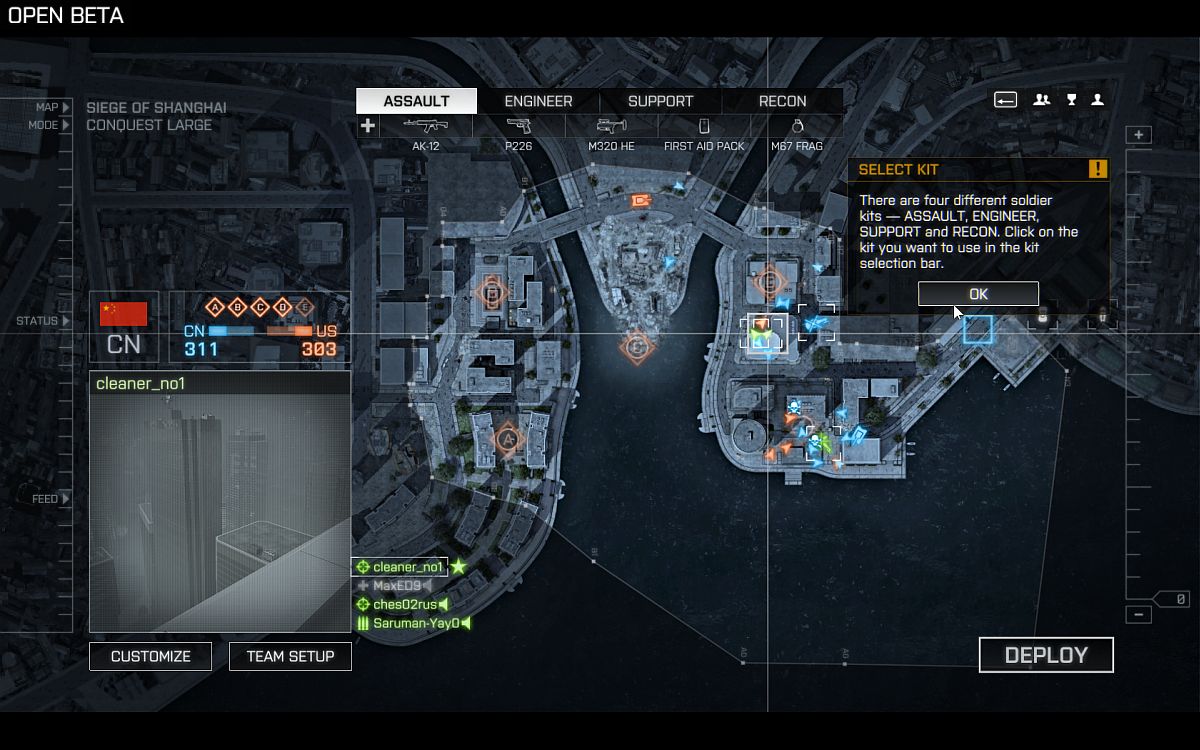Viewport: 1200px width, 750px height.
Task: Click the back arrow icon
Action: (x=1005, y=99)
